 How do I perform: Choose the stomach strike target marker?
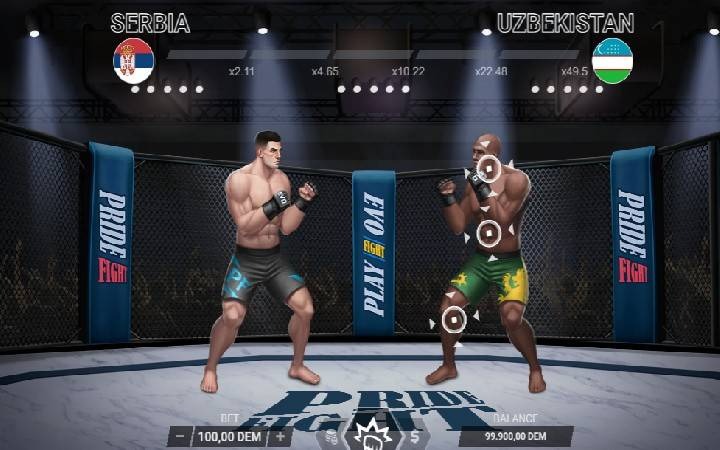[x=488, y=234]
